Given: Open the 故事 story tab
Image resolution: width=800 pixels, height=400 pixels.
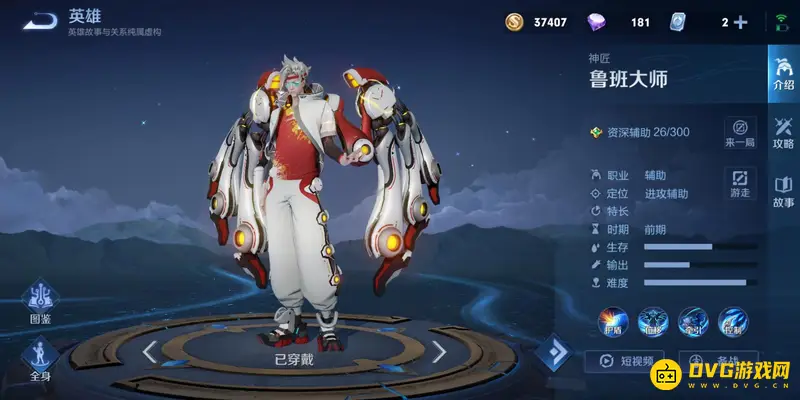Looking at the screenshot, I should pos(783,191).
